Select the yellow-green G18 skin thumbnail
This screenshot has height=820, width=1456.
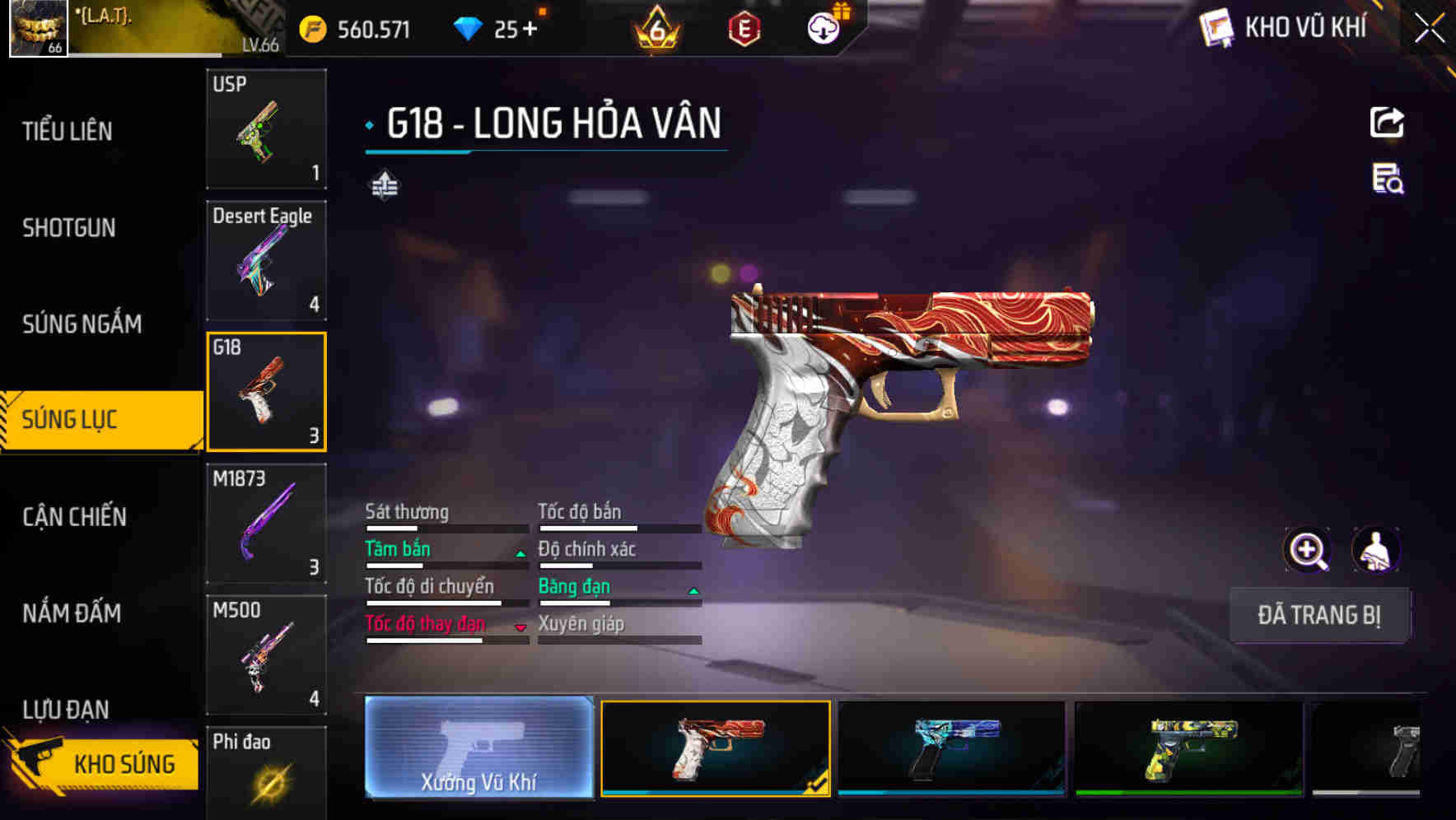coord(1188,748)
